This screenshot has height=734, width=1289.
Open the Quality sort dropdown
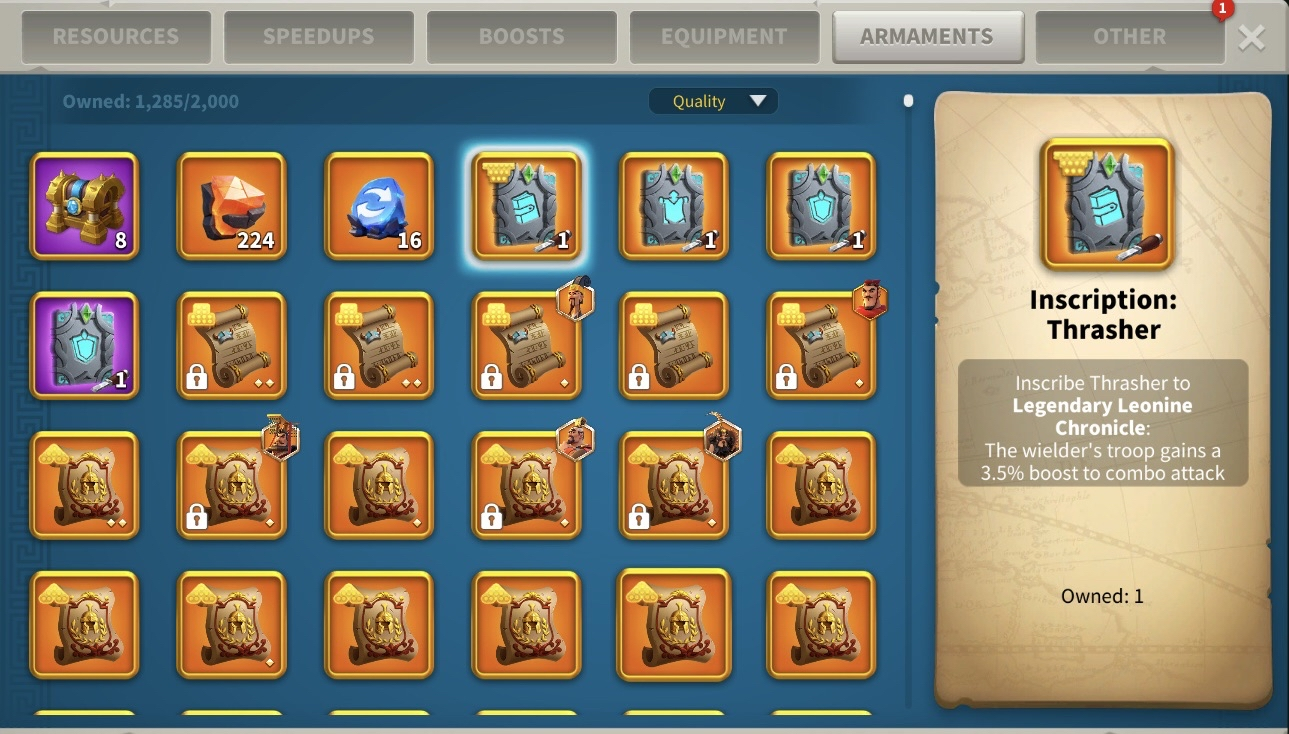[x=713, y=101]
